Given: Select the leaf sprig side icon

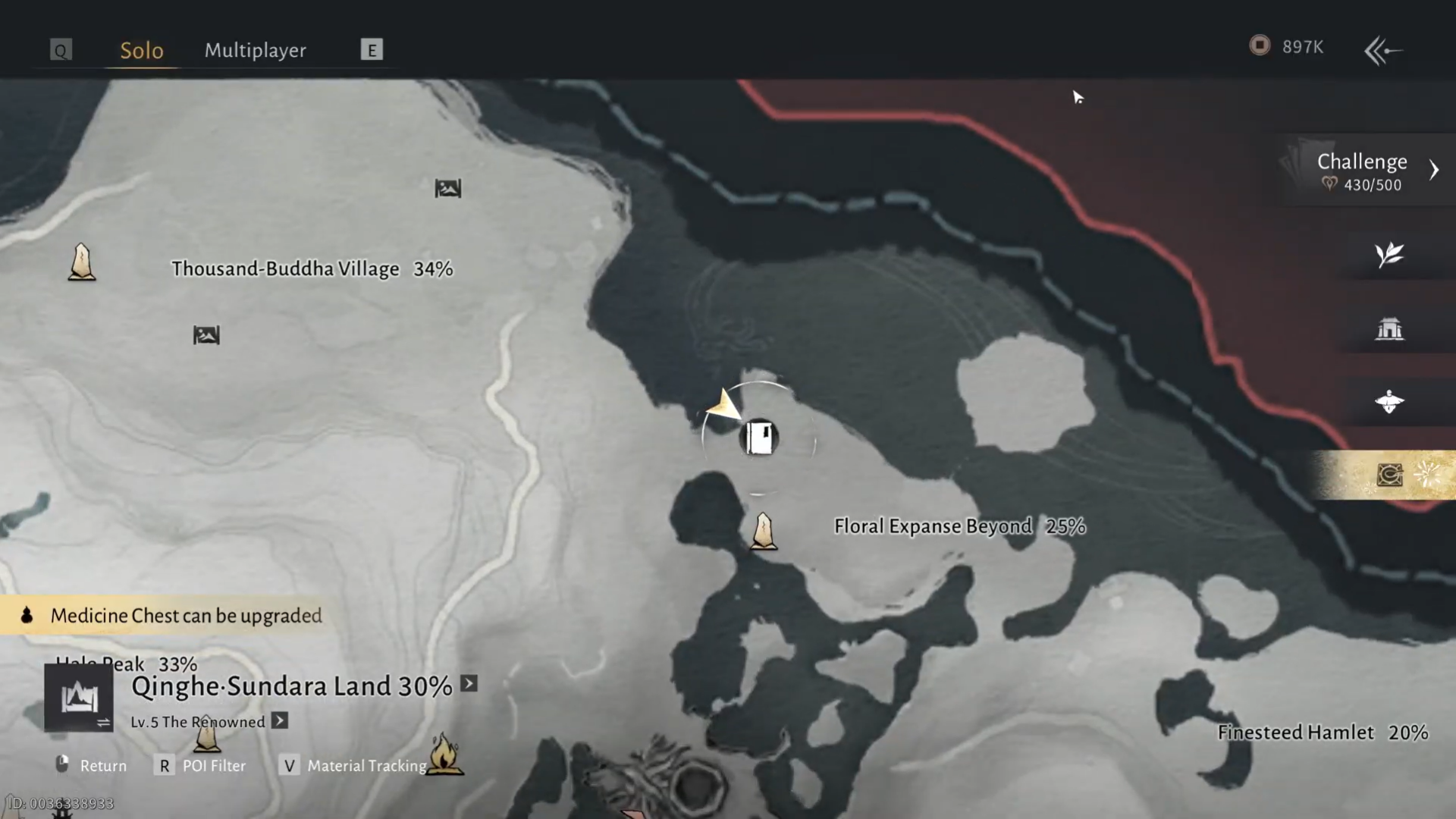Looking at the screenshot, I should pyautogui.click(x=1389, y=255).
